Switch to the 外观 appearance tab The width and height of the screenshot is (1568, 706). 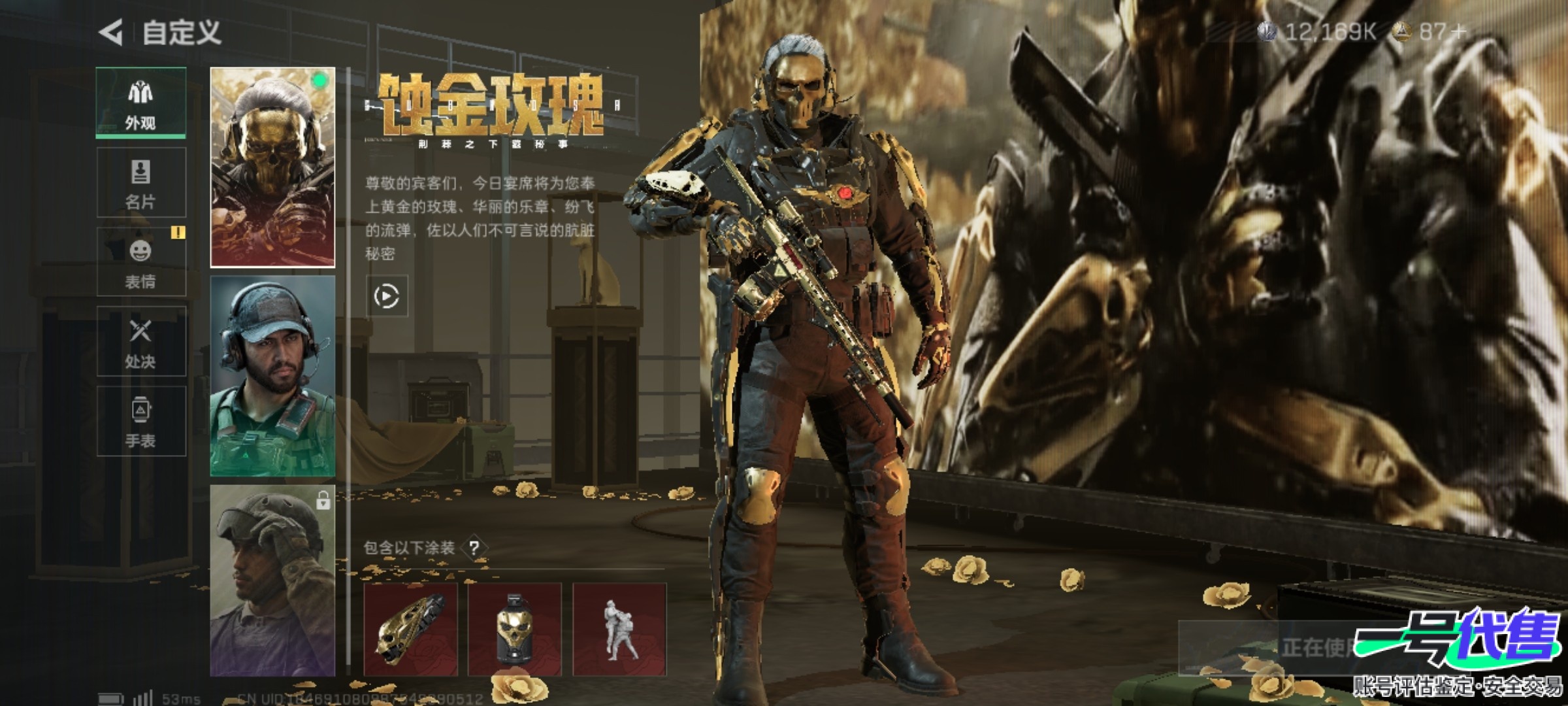pos(141,103)
